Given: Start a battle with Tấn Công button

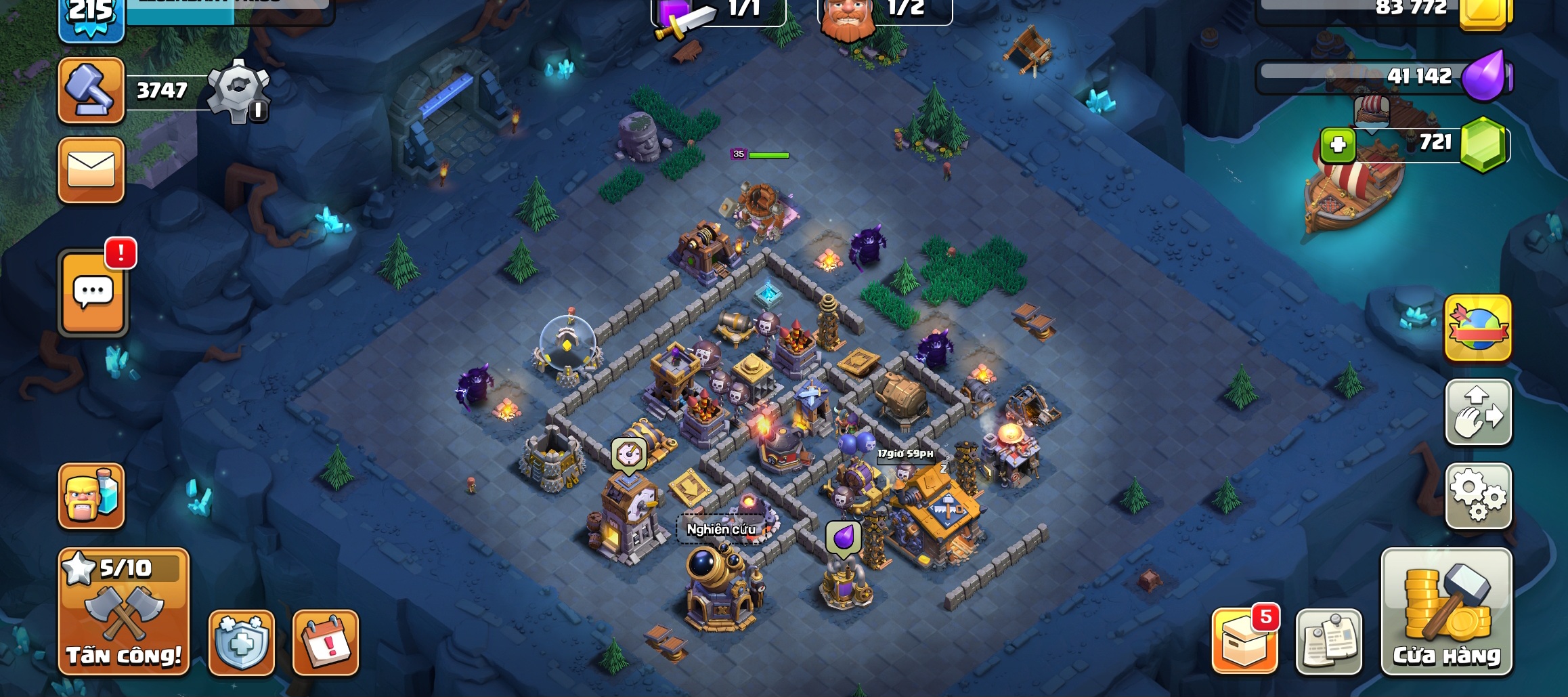Looking at the screenshot, I should pyautogui.click(x=123, y=612).
